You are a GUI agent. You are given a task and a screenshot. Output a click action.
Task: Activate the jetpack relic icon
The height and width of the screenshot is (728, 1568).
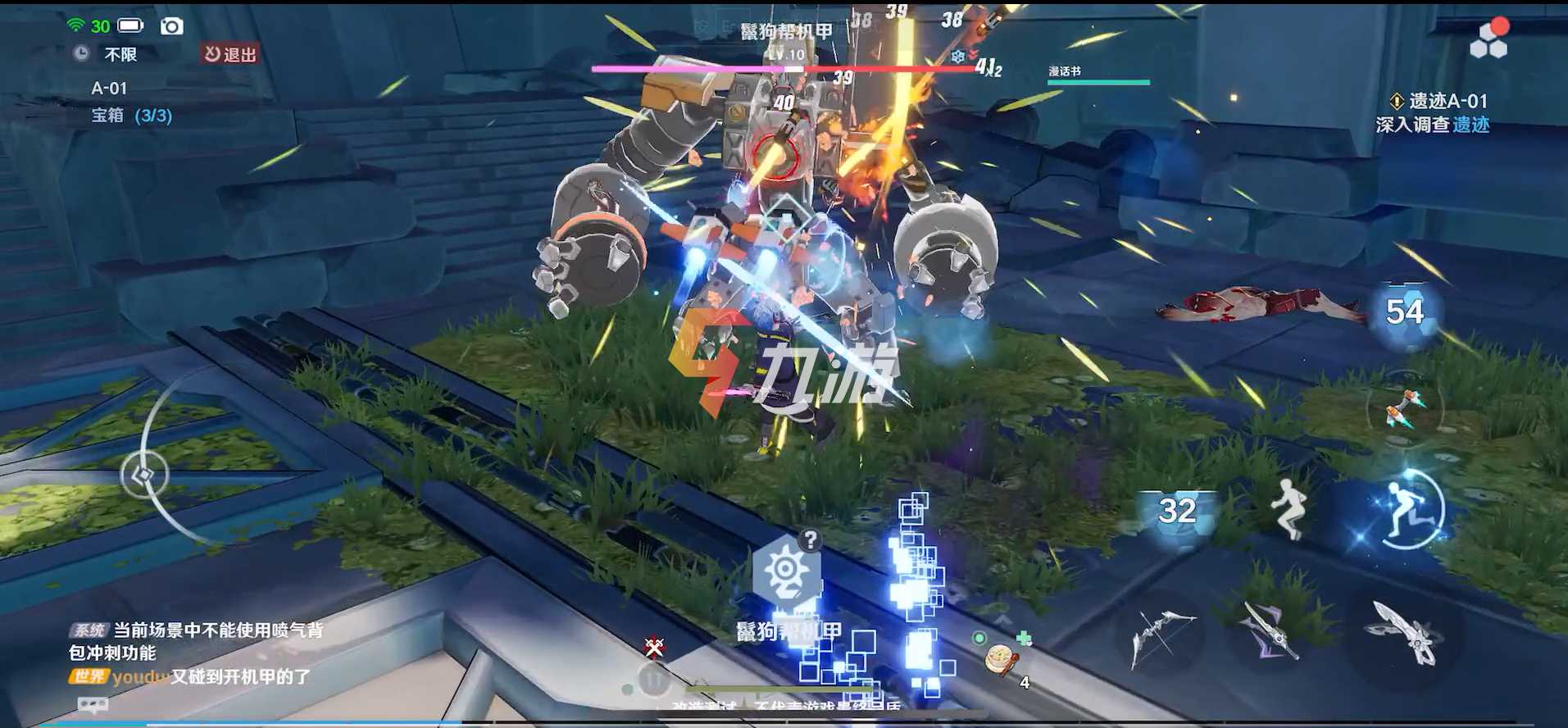click(1404, 407)
